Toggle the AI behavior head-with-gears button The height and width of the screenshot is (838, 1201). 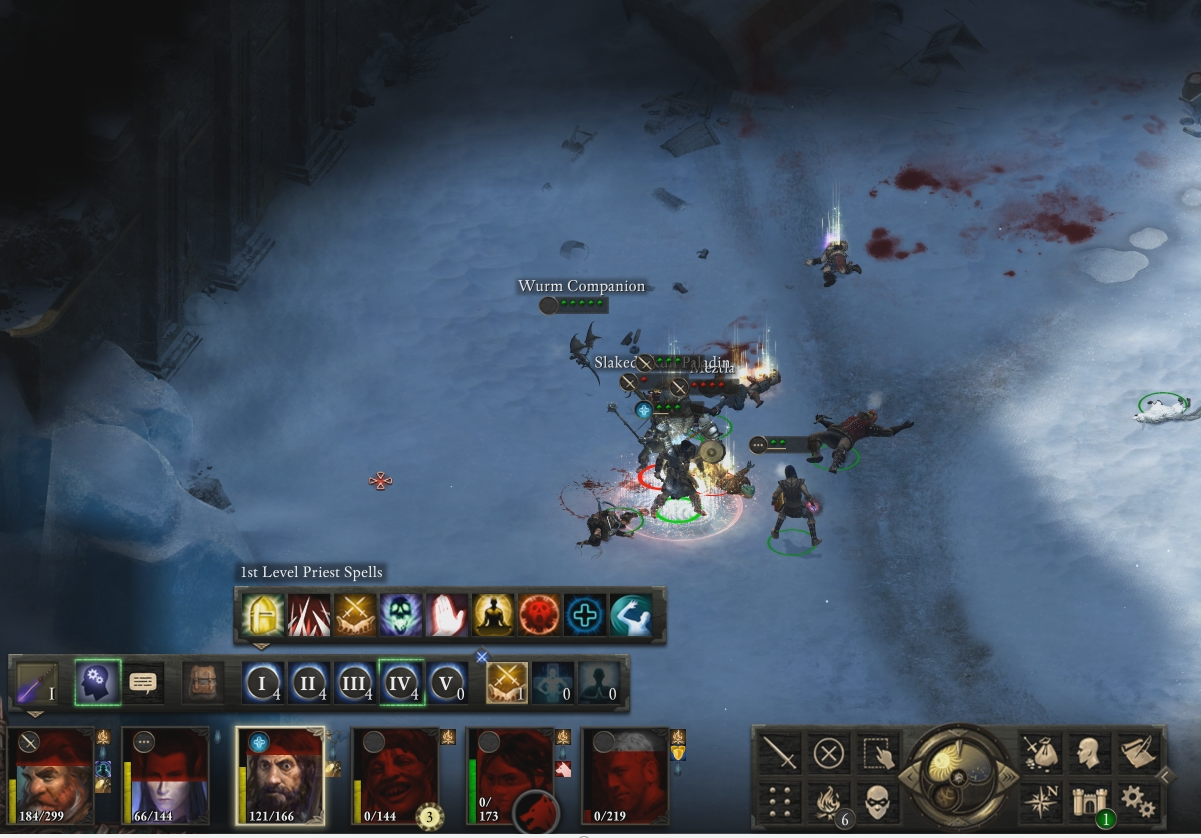pos(98,683)
